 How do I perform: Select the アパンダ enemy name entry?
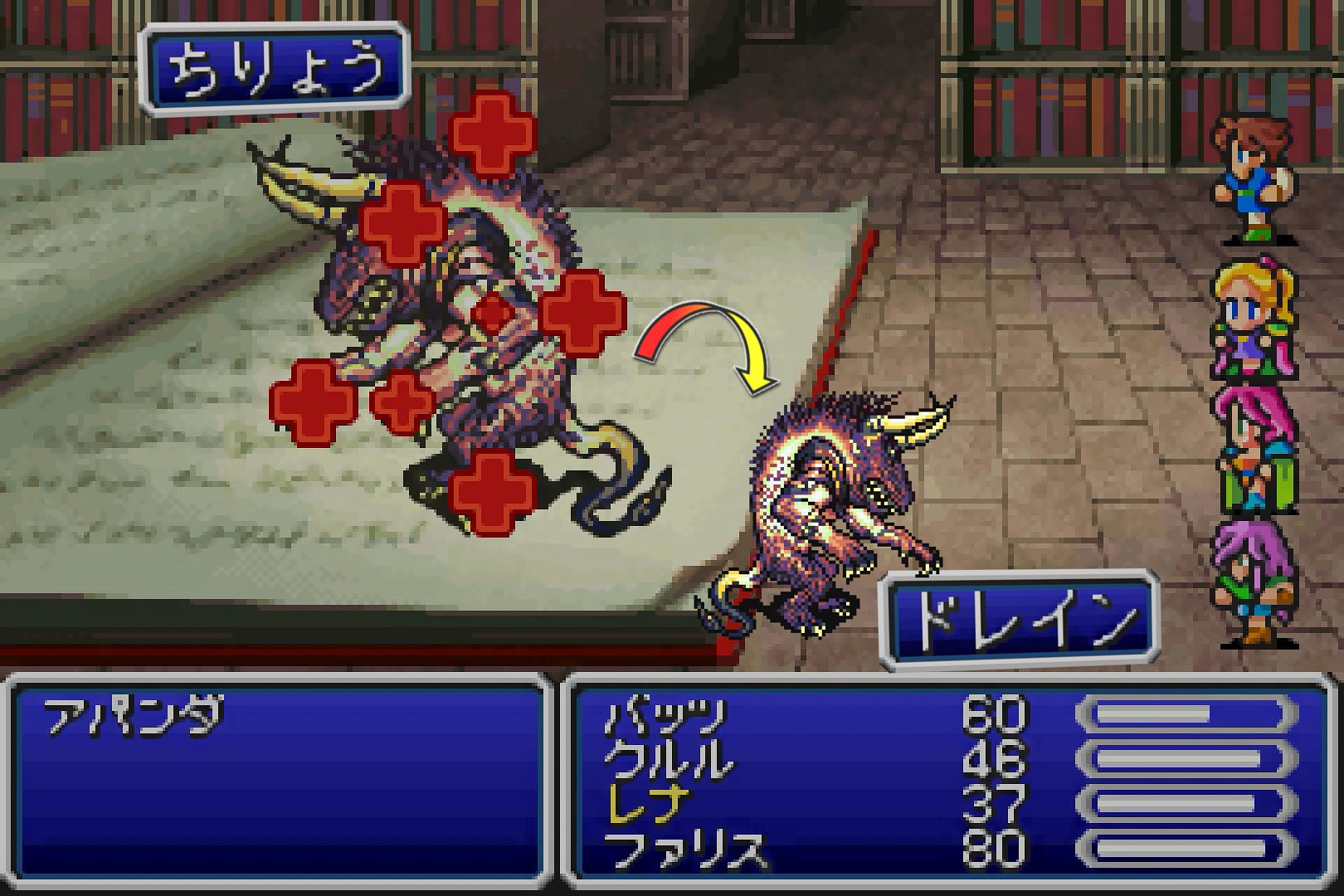tap(133, 718)
